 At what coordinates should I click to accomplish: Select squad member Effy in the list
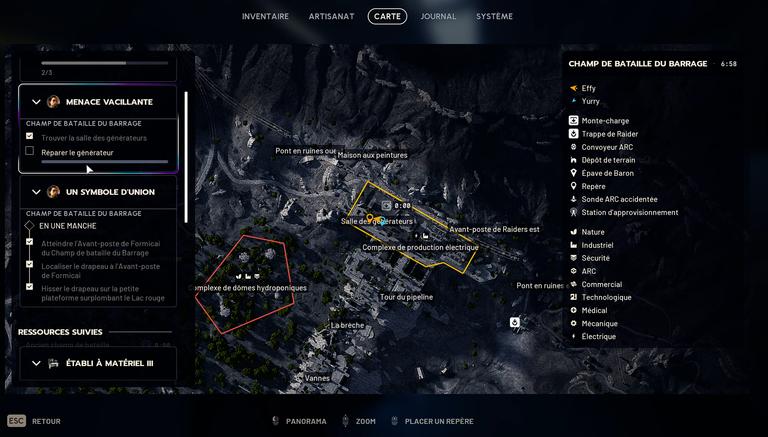pos(588,88)
